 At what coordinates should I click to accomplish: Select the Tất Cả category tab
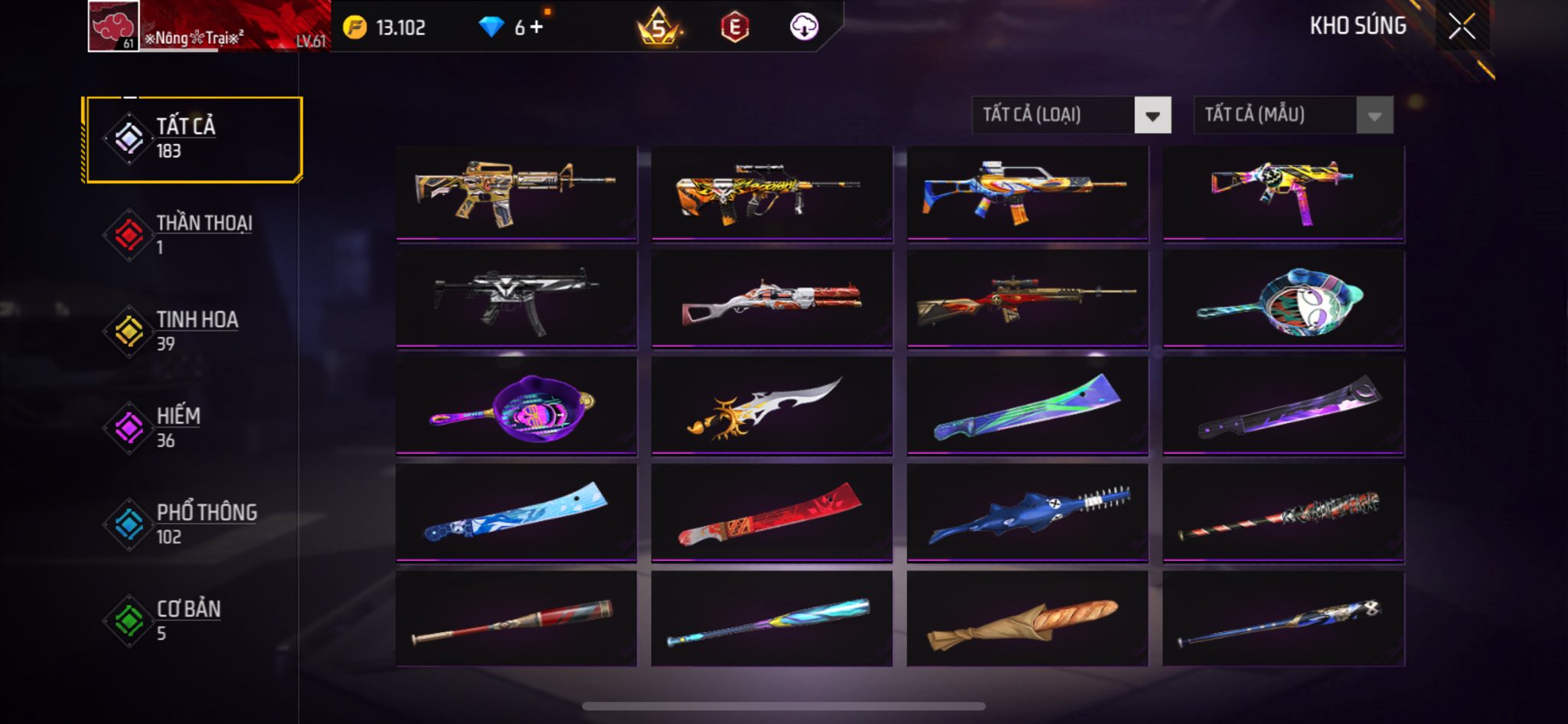point(194,139)
